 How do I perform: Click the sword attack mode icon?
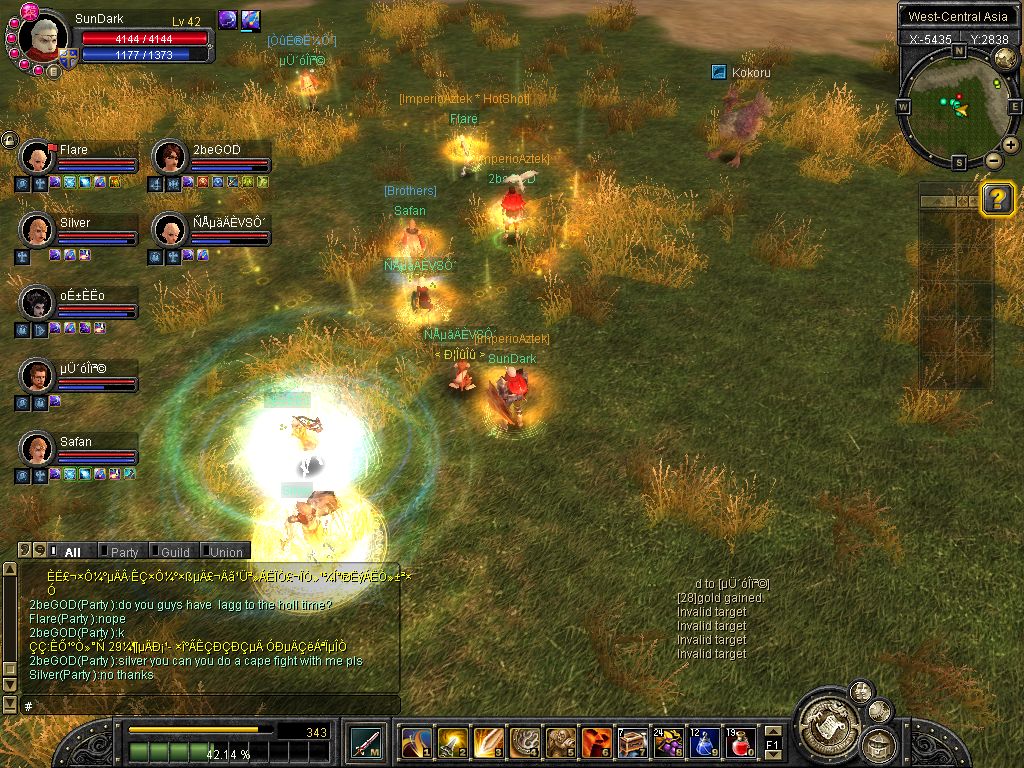click(x=364, y=743)
